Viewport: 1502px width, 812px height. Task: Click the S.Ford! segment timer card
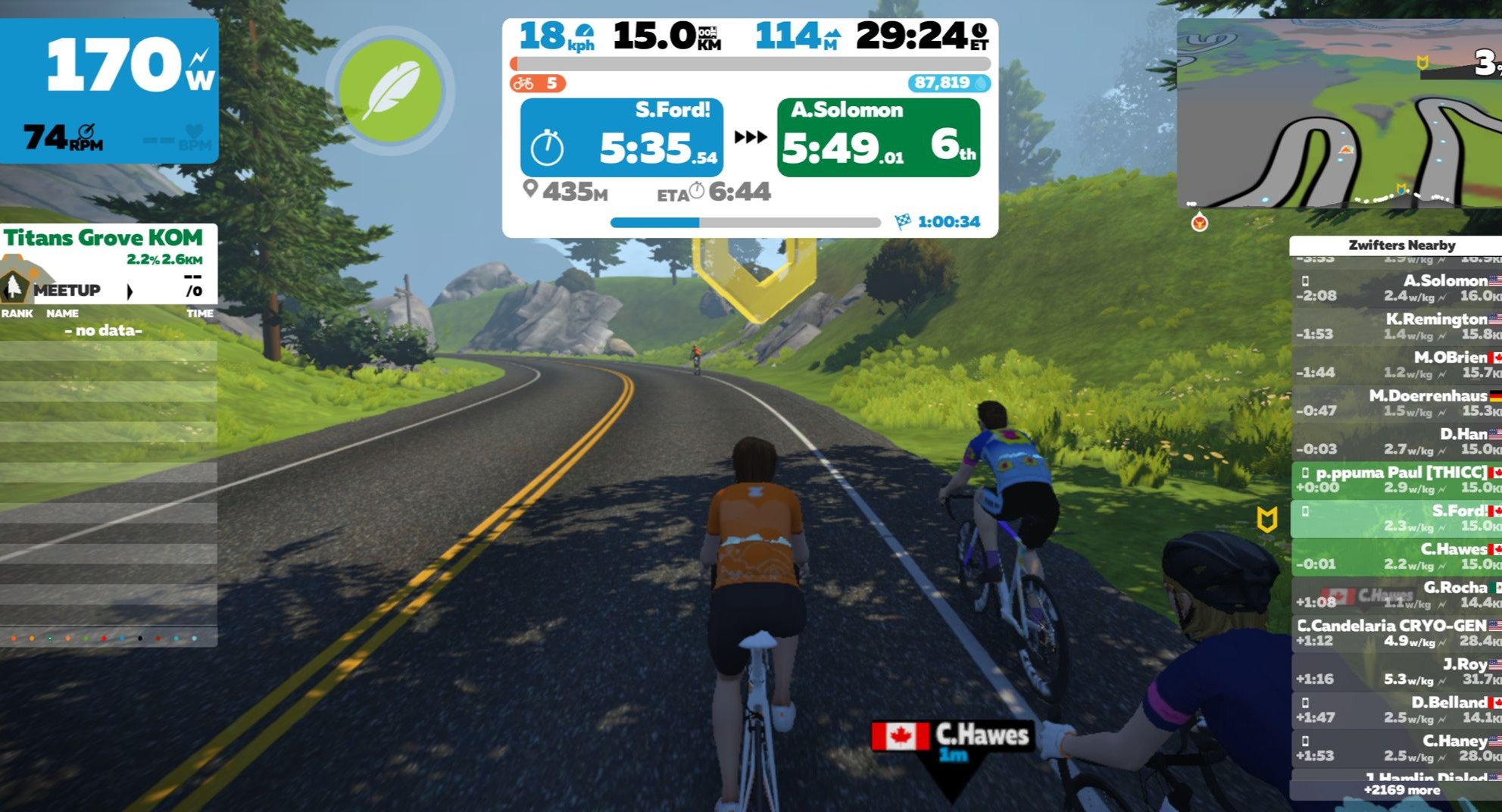coord(621,138)
